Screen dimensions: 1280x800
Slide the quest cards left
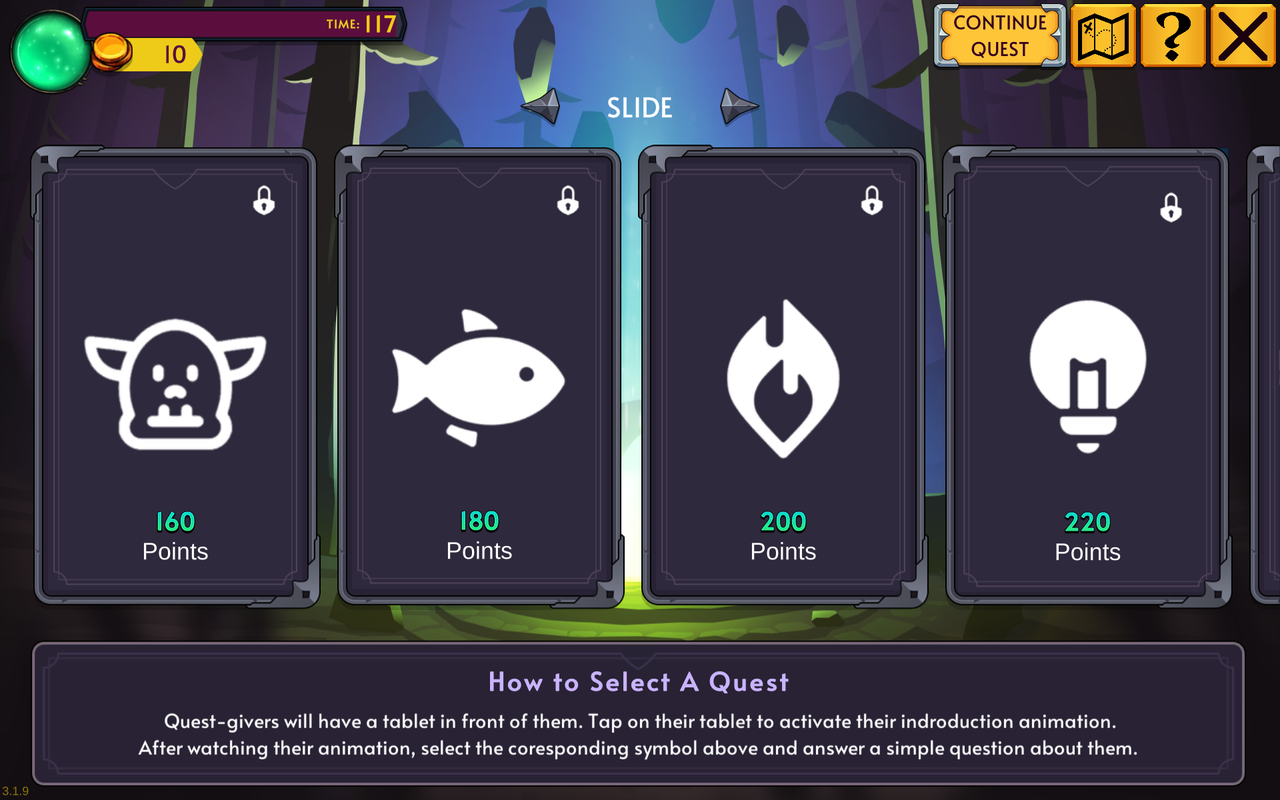click(x=542, y=106)
